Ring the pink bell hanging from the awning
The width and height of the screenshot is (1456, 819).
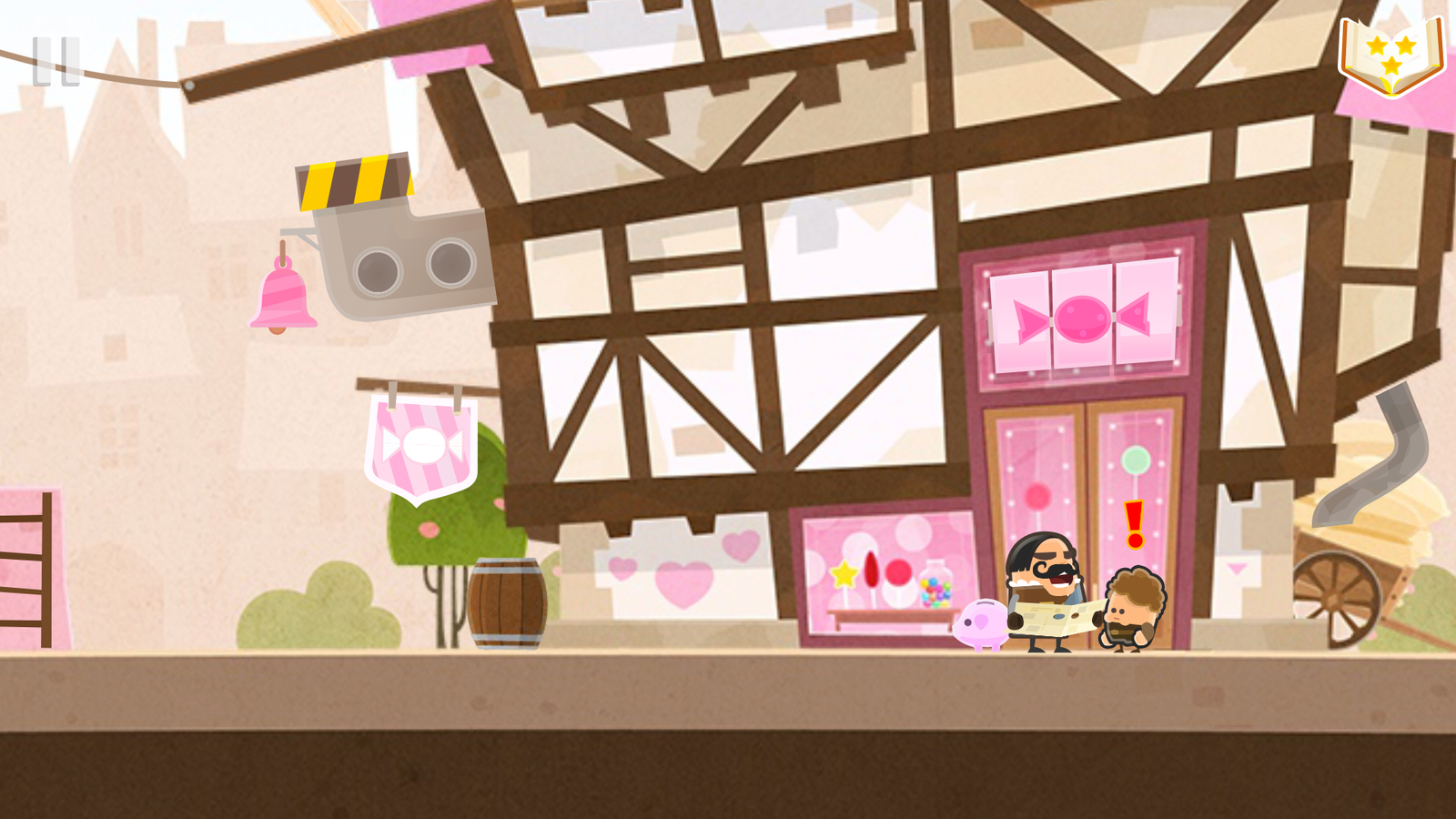283,300
